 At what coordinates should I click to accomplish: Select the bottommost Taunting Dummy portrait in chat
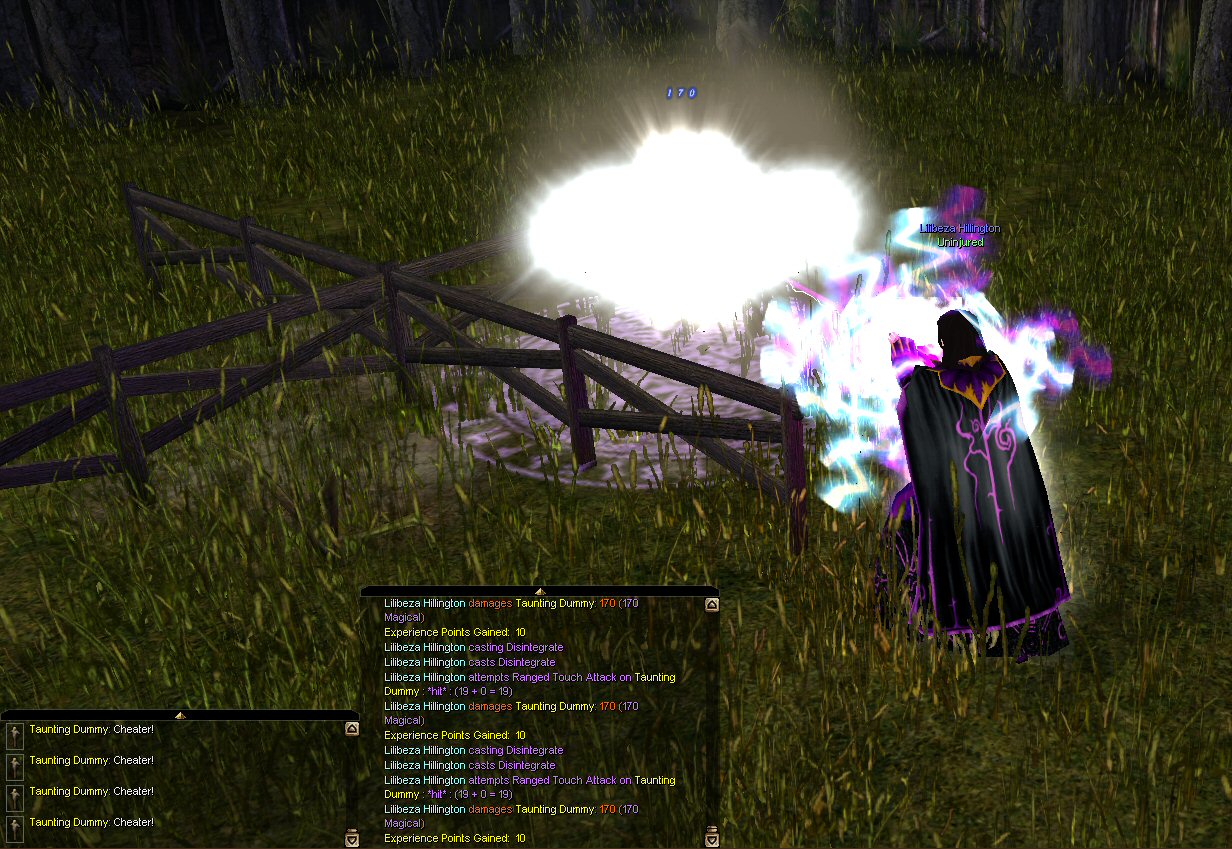(15, 827)
